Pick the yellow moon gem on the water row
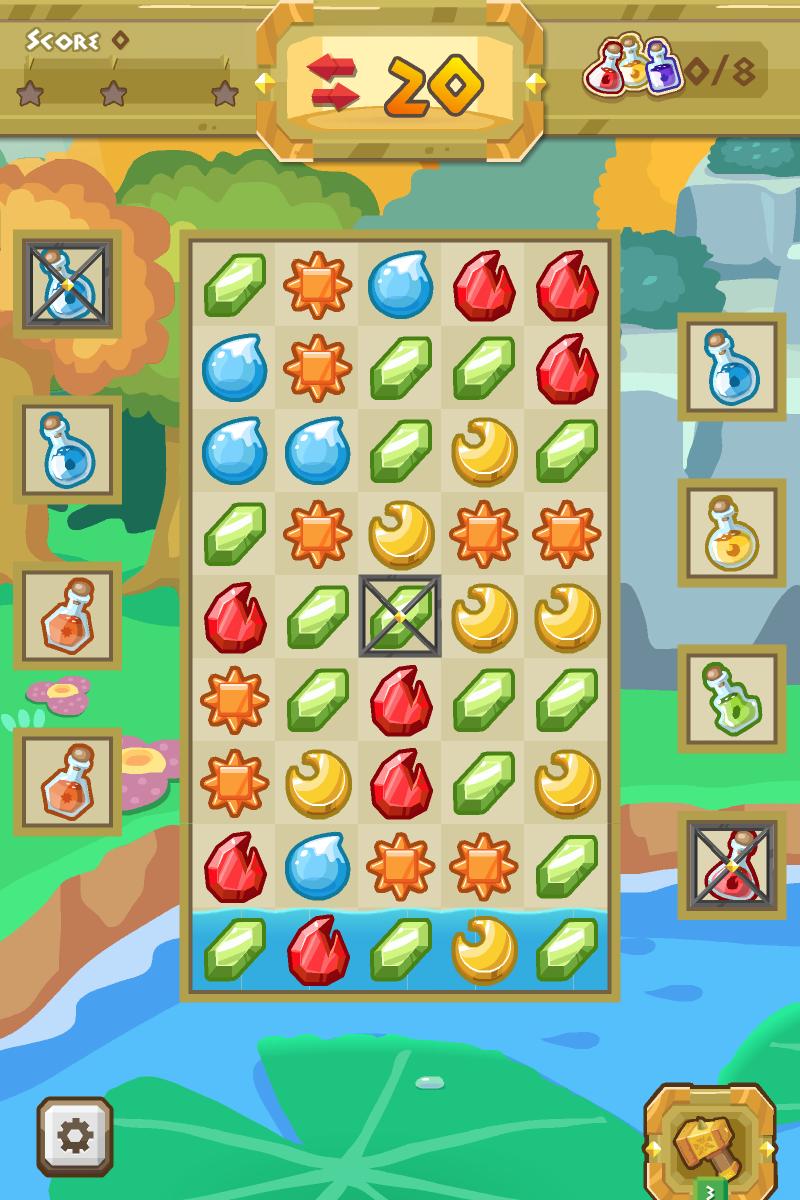This screenshot has height=1200, width=800. tap(483, 949)
